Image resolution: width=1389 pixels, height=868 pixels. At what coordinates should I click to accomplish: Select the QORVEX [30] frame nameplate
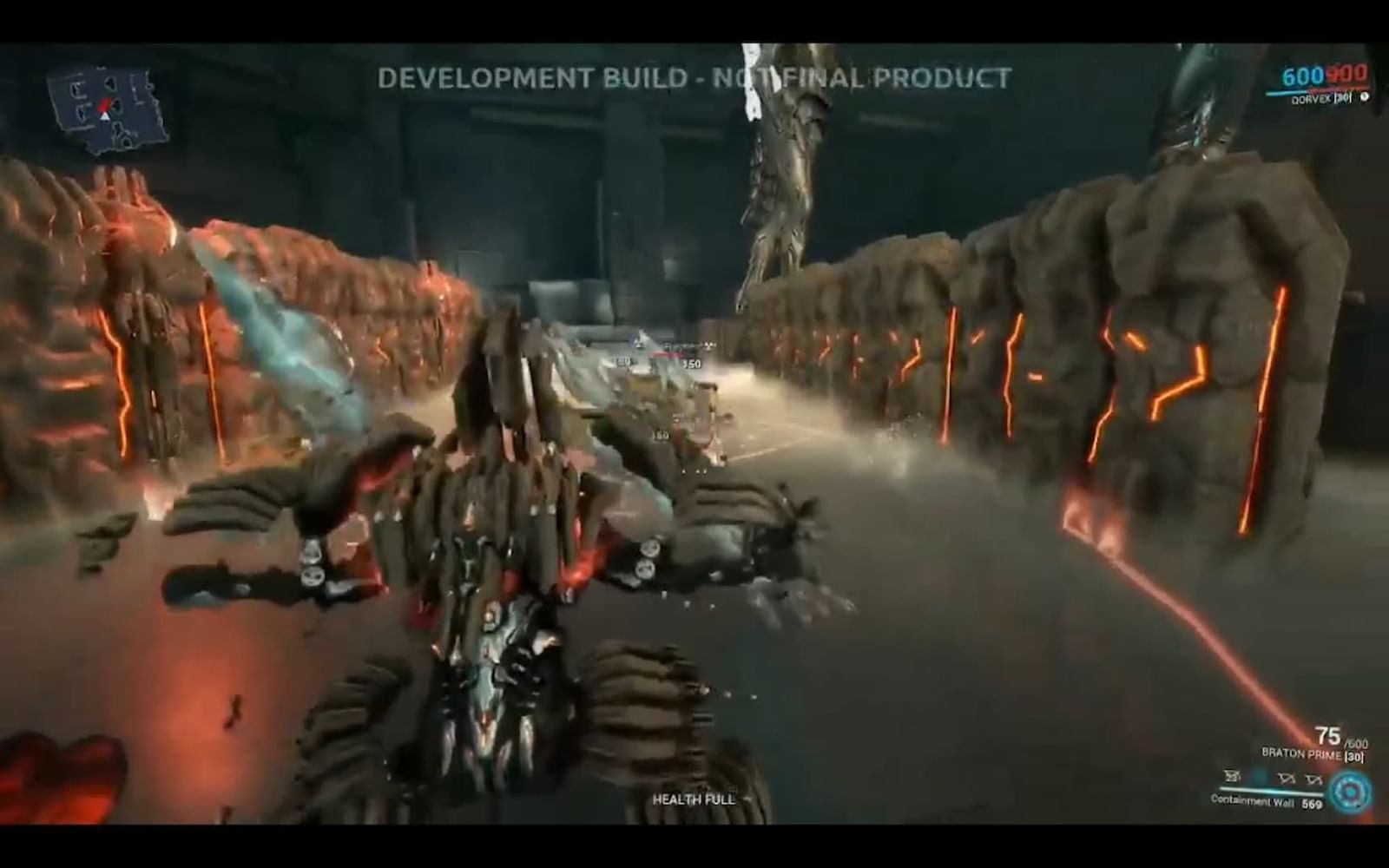(1322, 99)
